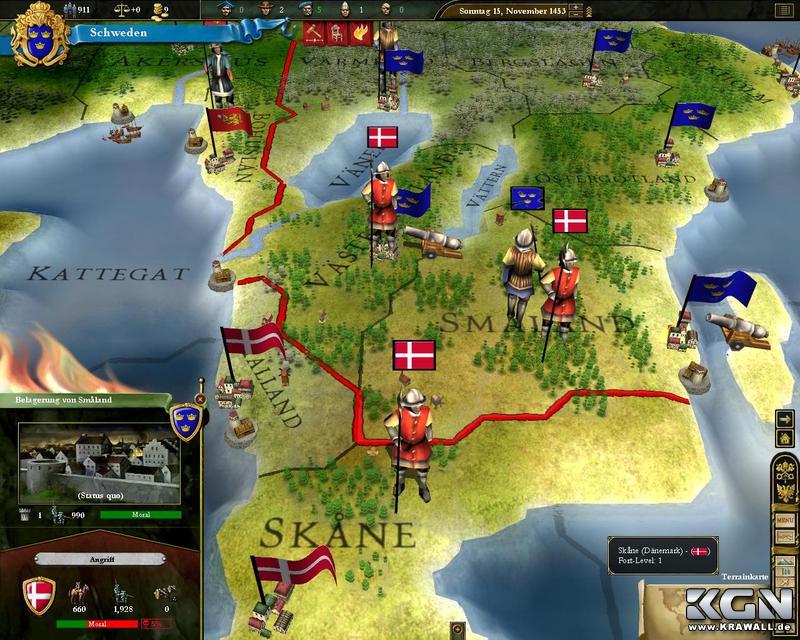The image size is (800, 640).
Task: Close the Belagerung von Småland siege panel
Action: pyautogui.click(x=200, y=399)
